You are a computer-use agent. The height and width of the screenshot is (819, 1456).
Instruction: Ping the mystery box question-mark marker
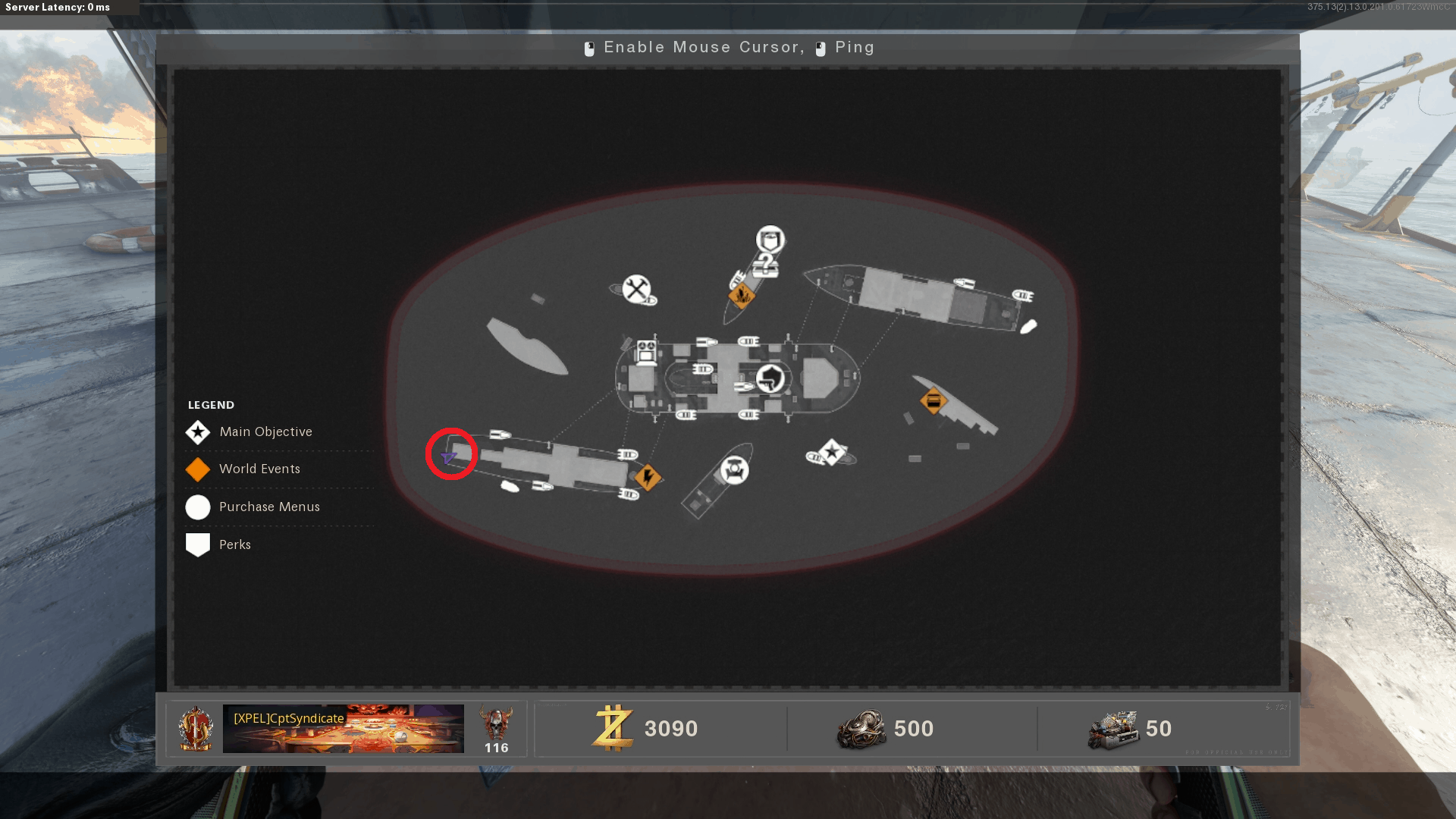tap(766, 265)
